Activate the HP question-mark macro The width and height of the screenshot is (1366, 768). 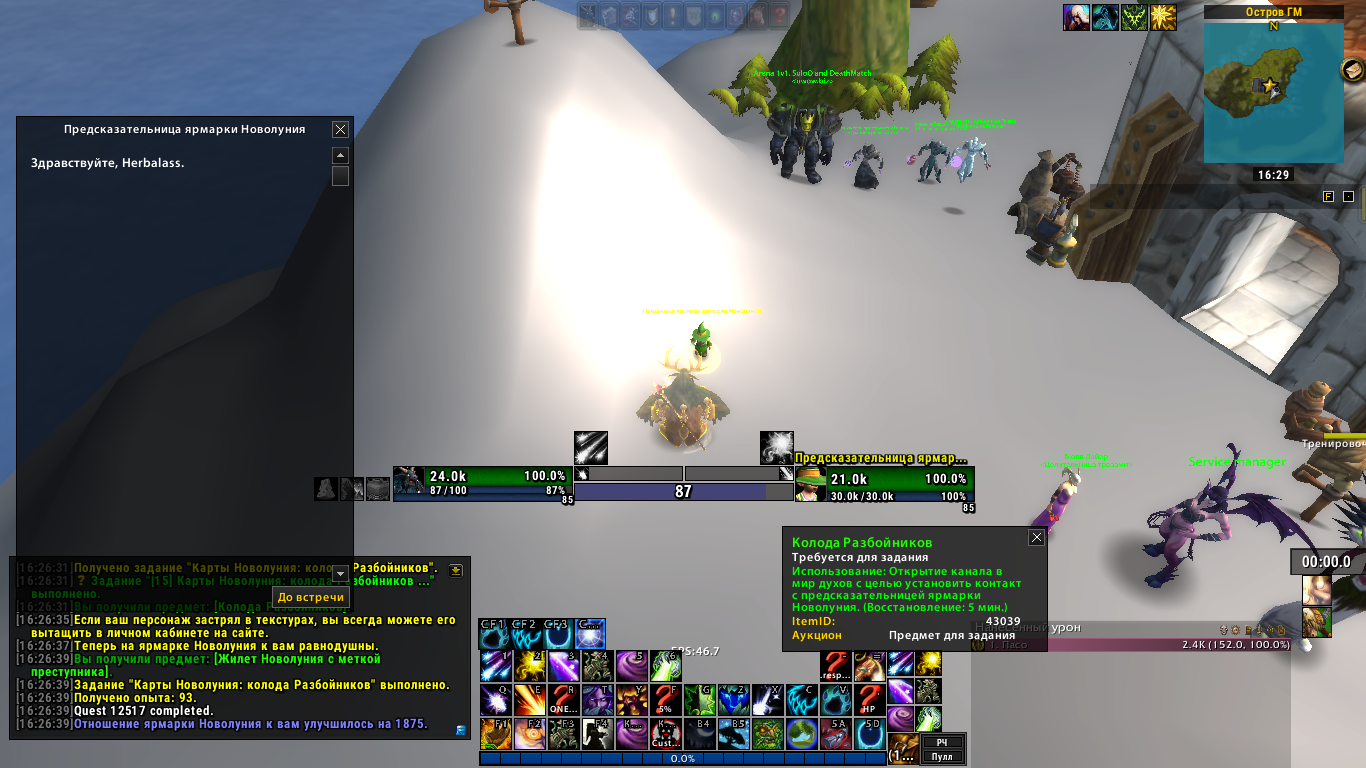pyautogui.click(x=869, y=699)
